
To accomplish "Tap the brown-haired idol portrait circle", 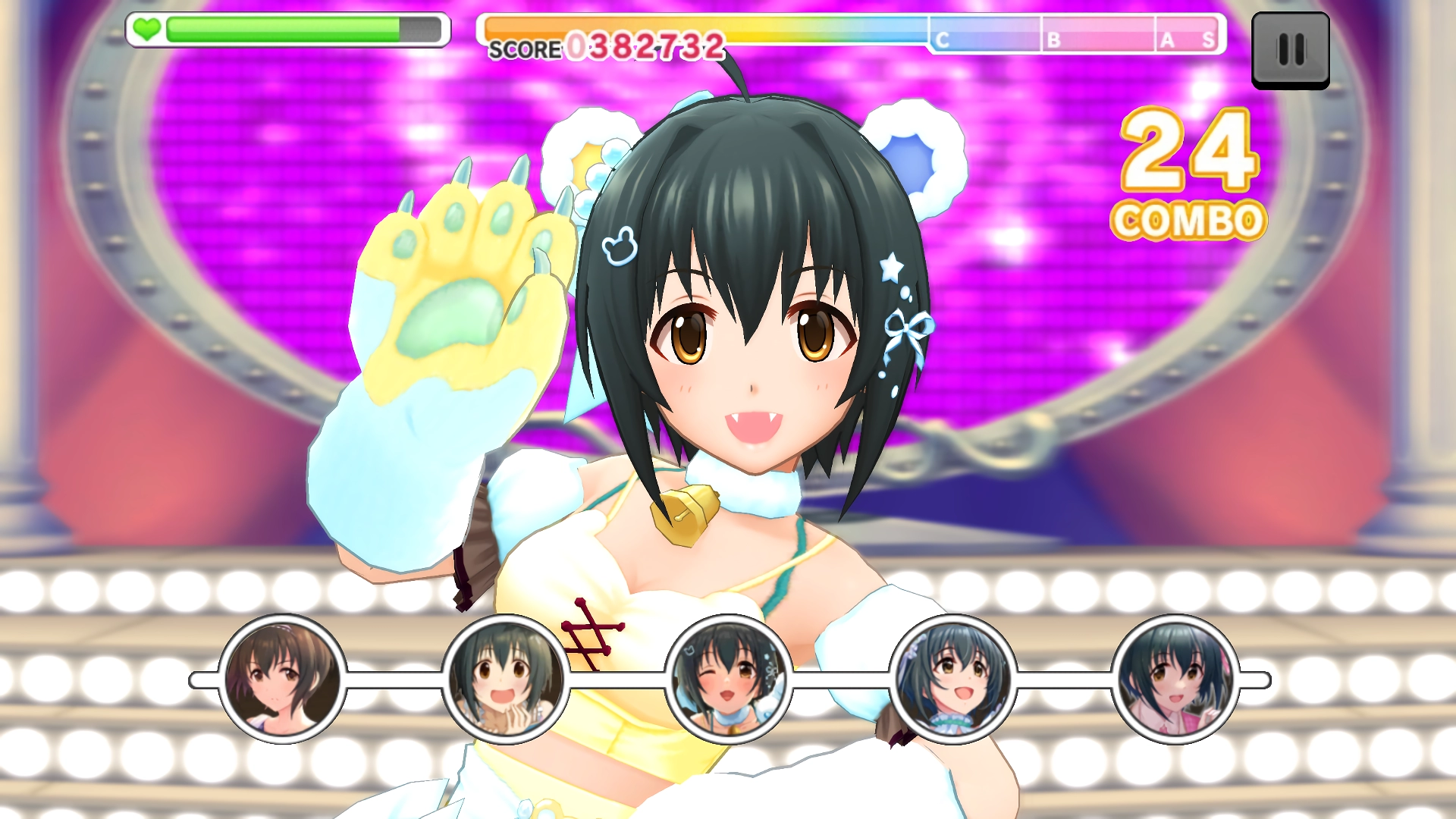I will coord(282,679).
